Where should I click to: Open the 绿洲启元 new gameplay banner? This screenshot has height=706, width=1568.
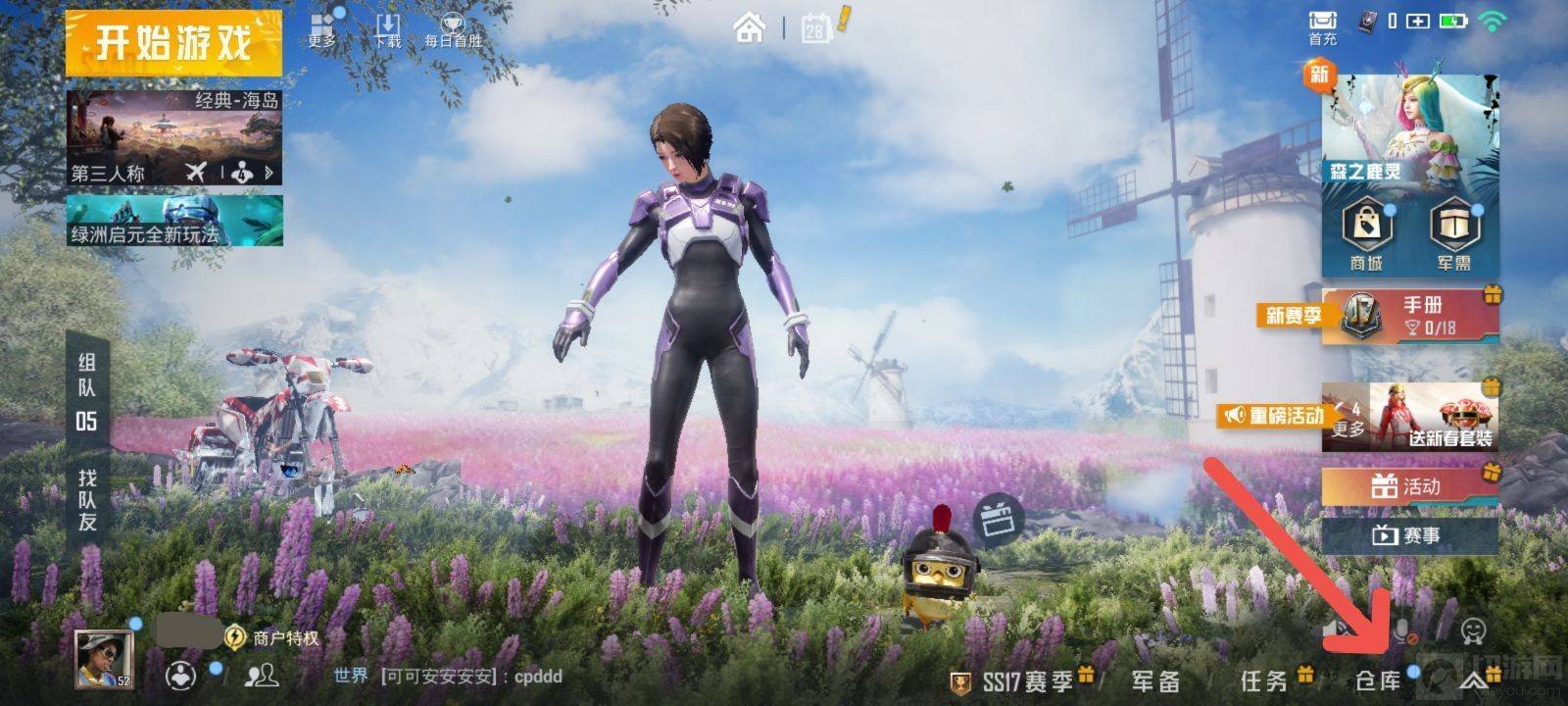coord(173,221)
